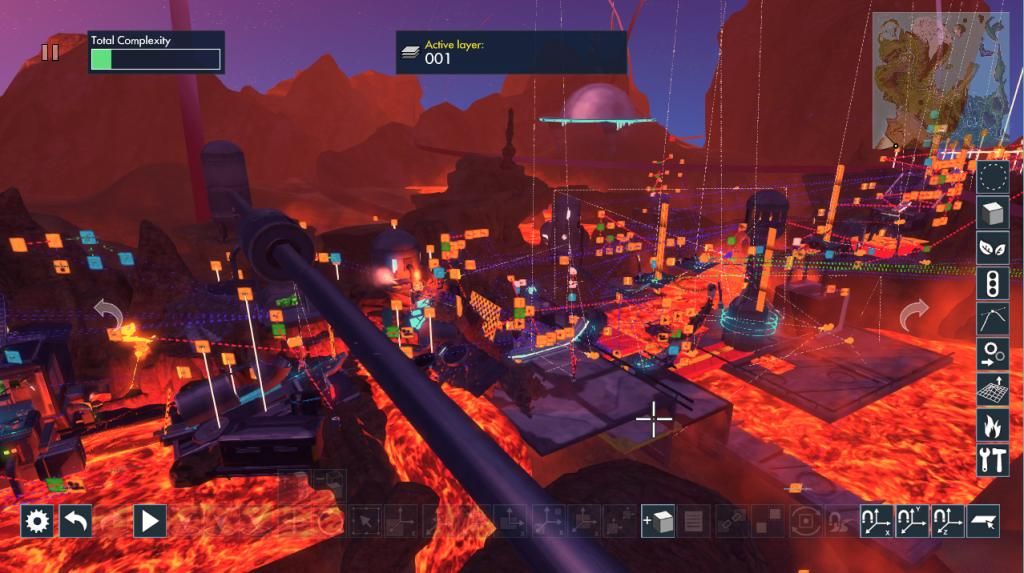The image size is (1024, 573).
Task: Open the traffic light logic category
Action: [992, 284]
